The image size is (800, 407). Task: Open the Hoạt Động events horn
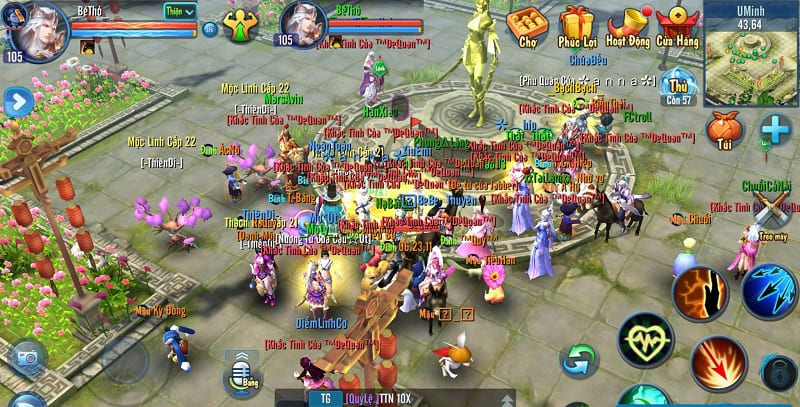tap(629, 27)
